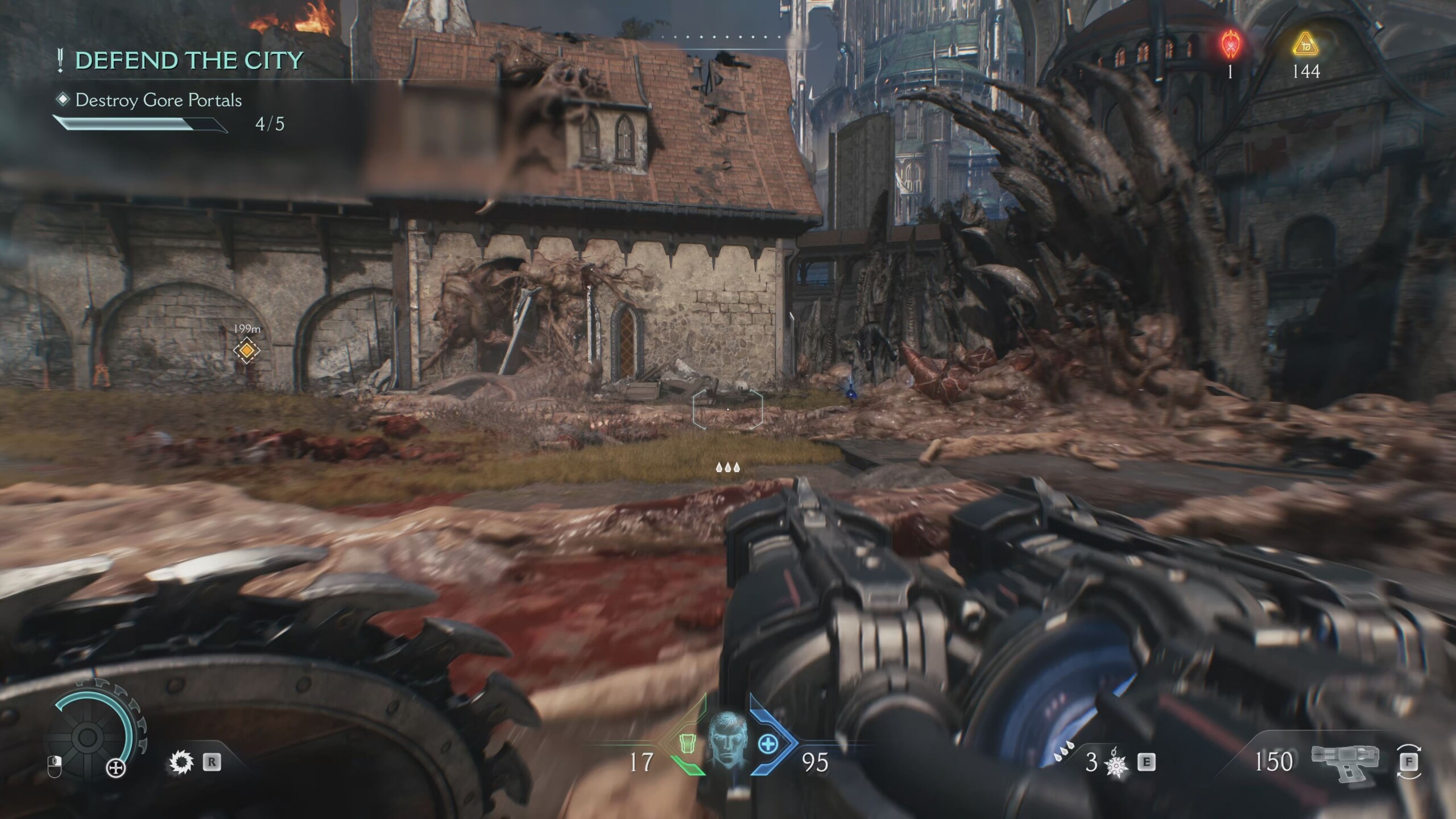Click the Defend the City mission title
1456x819 pixels.
click(x=188, y=60)
